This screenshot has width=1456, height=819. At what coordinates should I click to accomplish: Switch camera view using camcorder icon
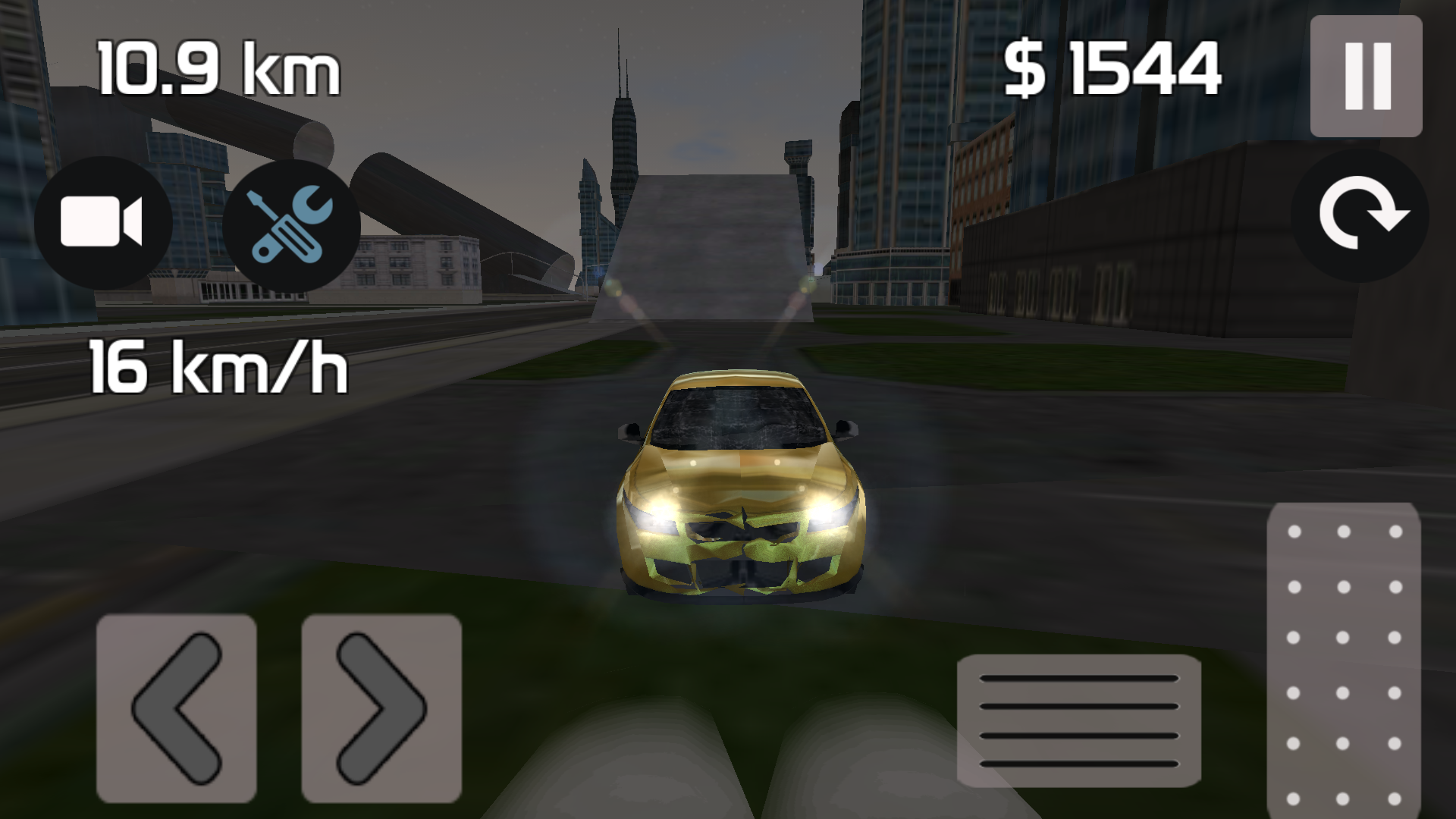(104, 221)
